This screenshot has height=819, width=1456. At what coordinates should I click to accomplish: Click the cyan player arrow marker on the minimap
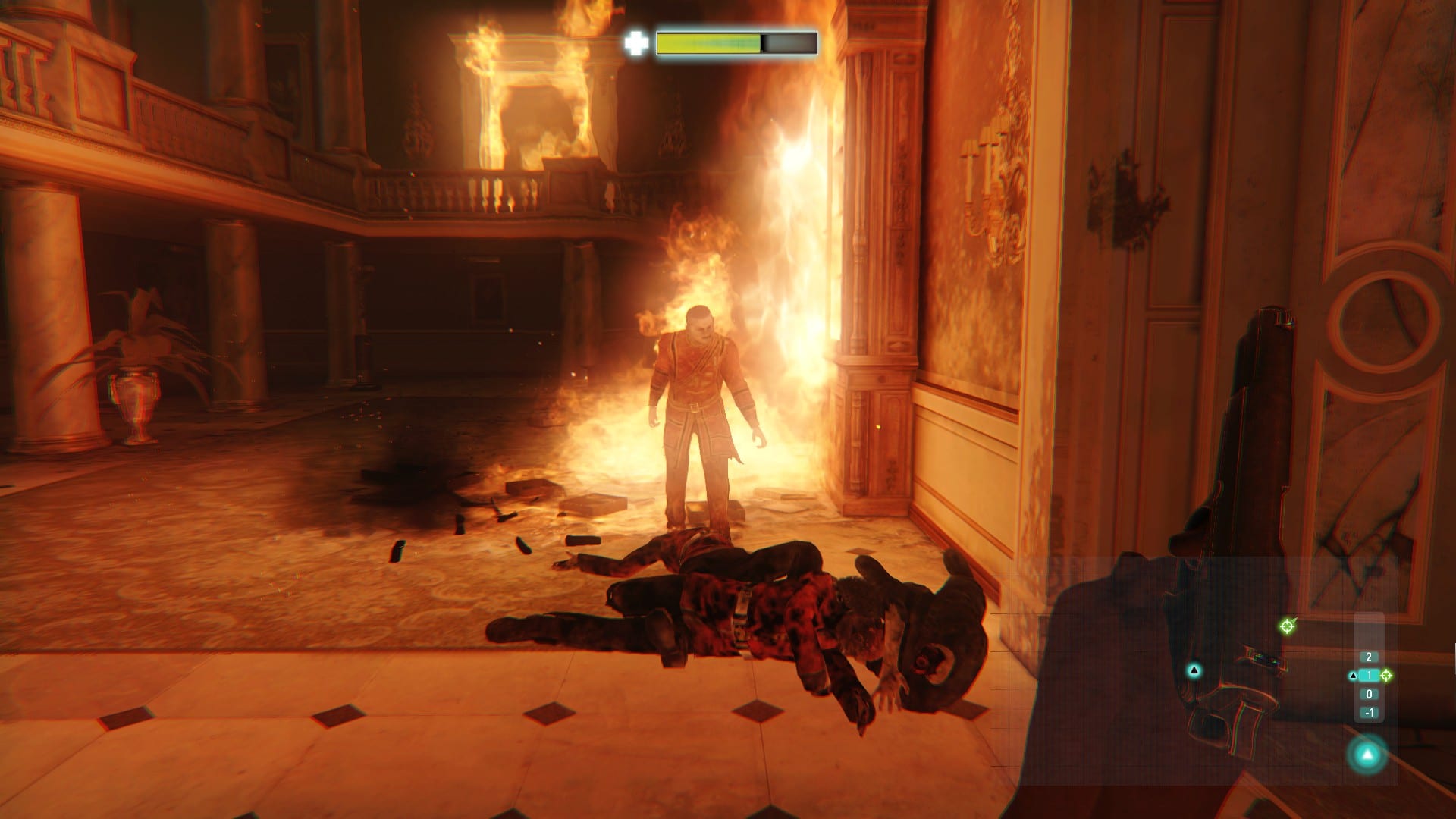pyautogui.click(x=1194, y=670)
